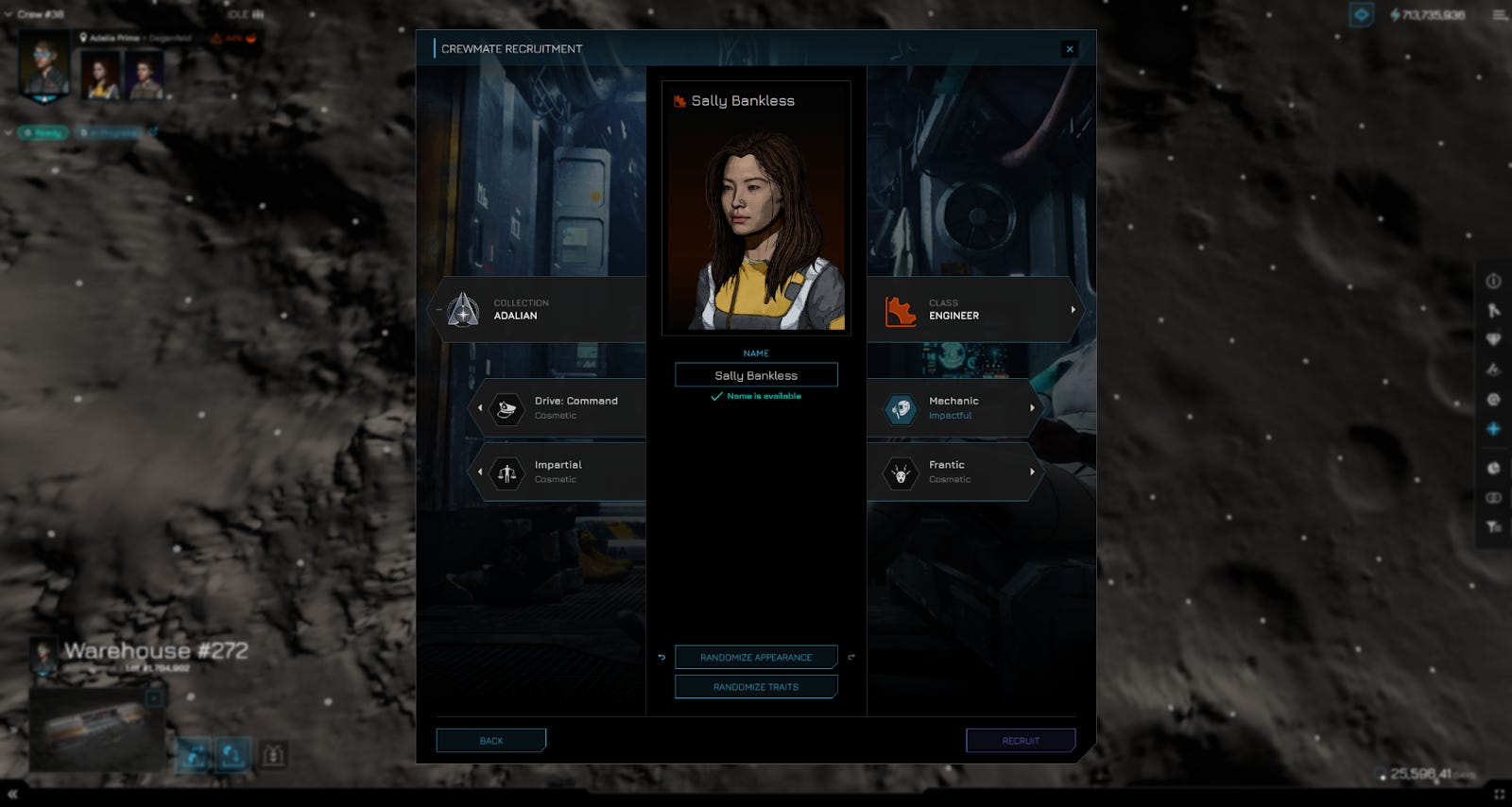The width and height of the screenshot is (1512, 807).
Task: Go back with the Back button
Action: click(491, 741)
